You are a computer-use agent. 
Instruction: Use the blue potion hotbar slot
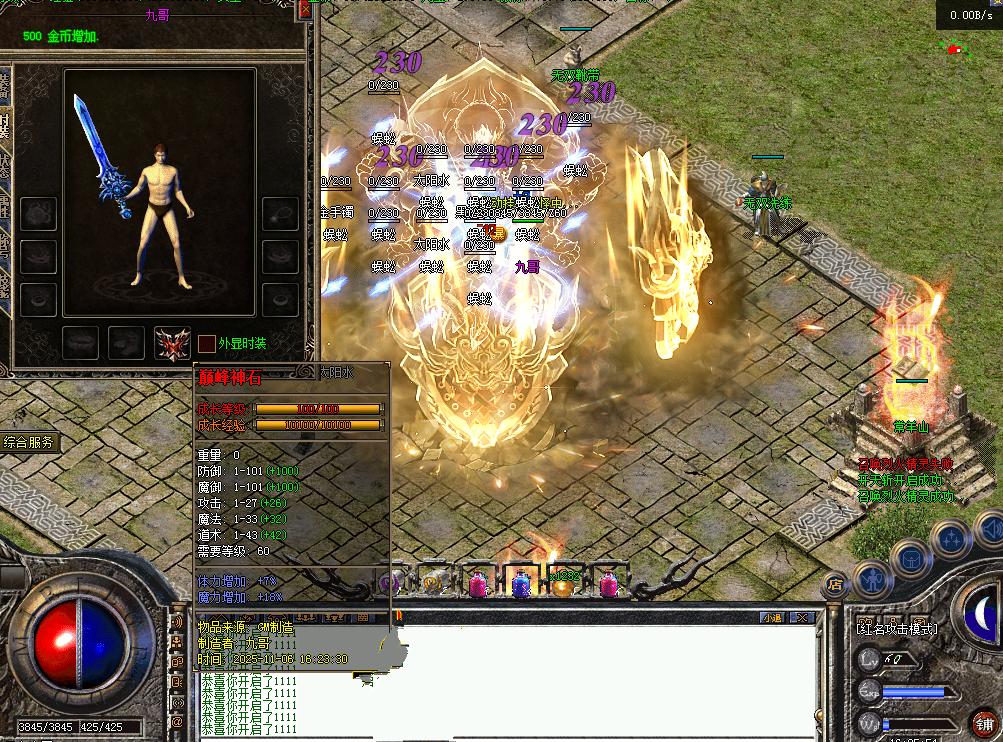pos(520,584)
